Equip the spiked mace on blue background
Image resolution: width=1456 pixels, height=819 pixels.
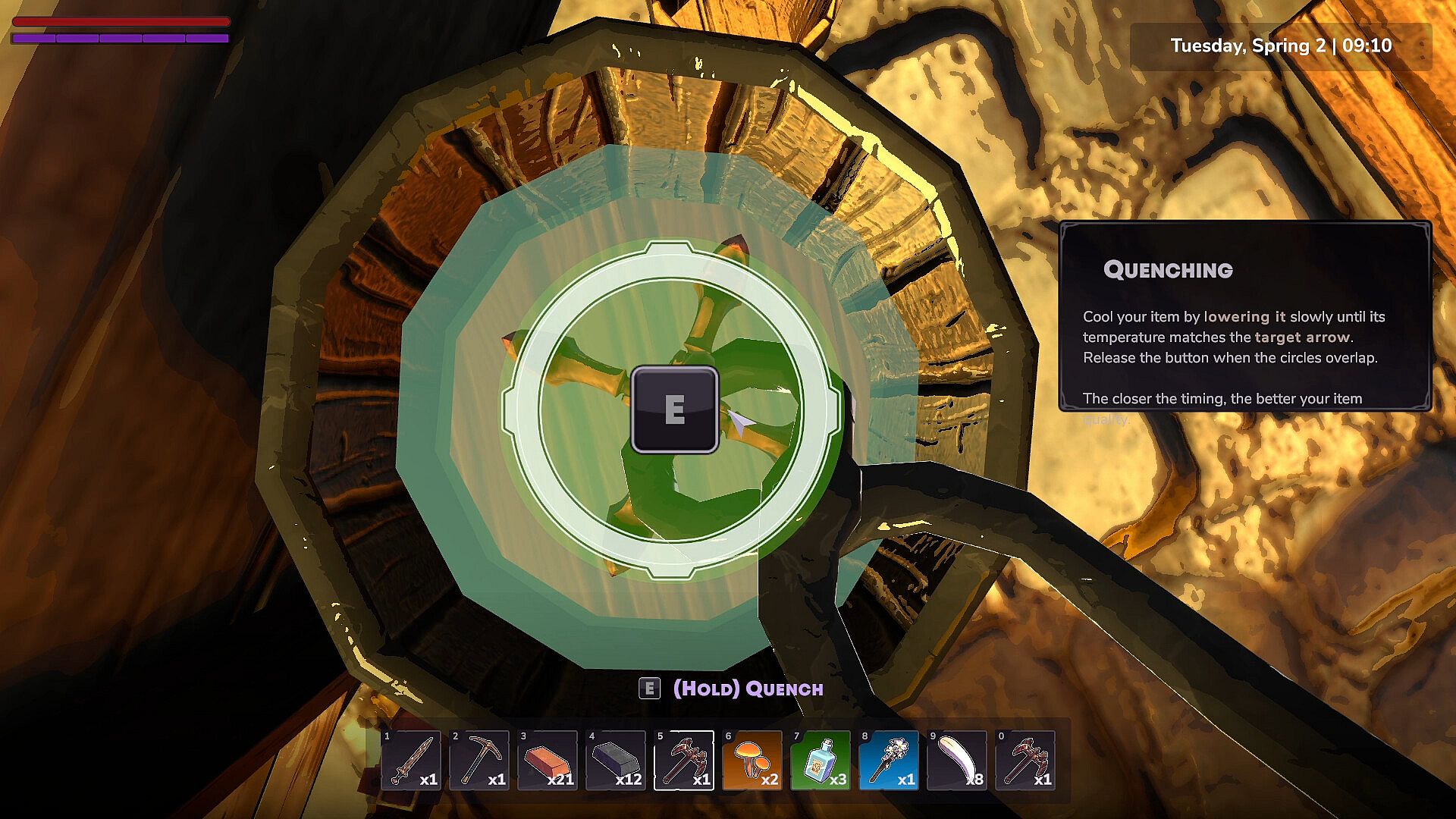(x=888, y=760)
